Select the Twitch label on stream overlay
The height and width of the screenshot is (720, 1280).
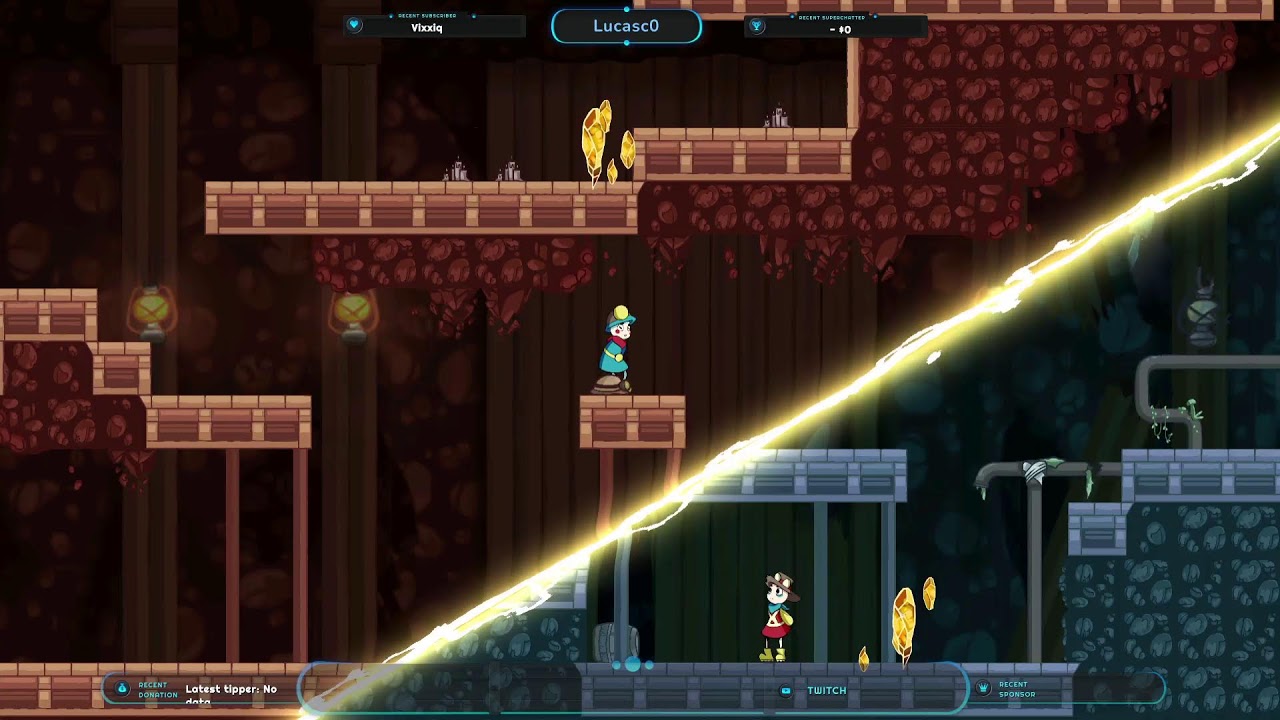pyautogui.click(x=825, y=690)
